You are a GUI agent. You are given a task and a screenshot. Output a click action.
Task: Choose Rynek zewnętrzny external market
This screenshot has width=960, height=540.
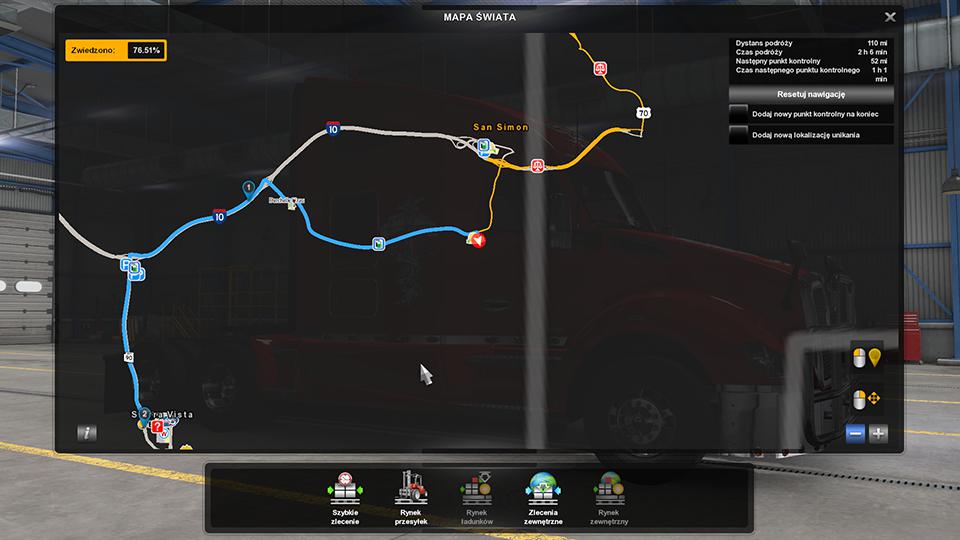tap(611, 495)
